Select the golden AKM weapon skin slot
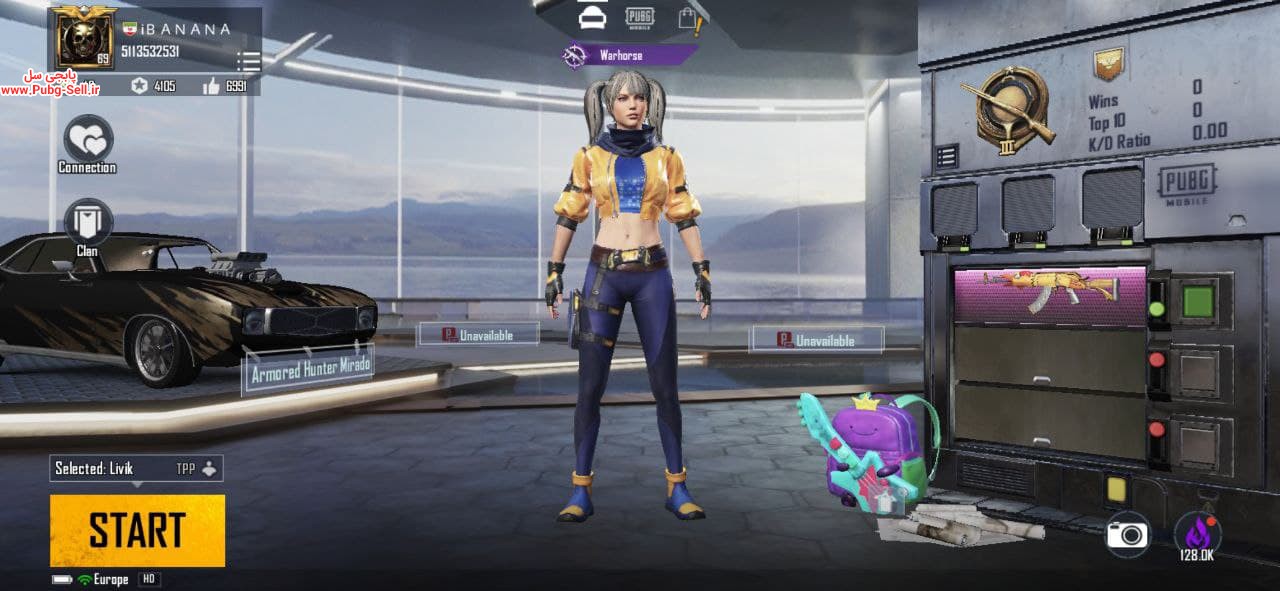Viewport: 1280px width, 591px height. point(1049,294)
